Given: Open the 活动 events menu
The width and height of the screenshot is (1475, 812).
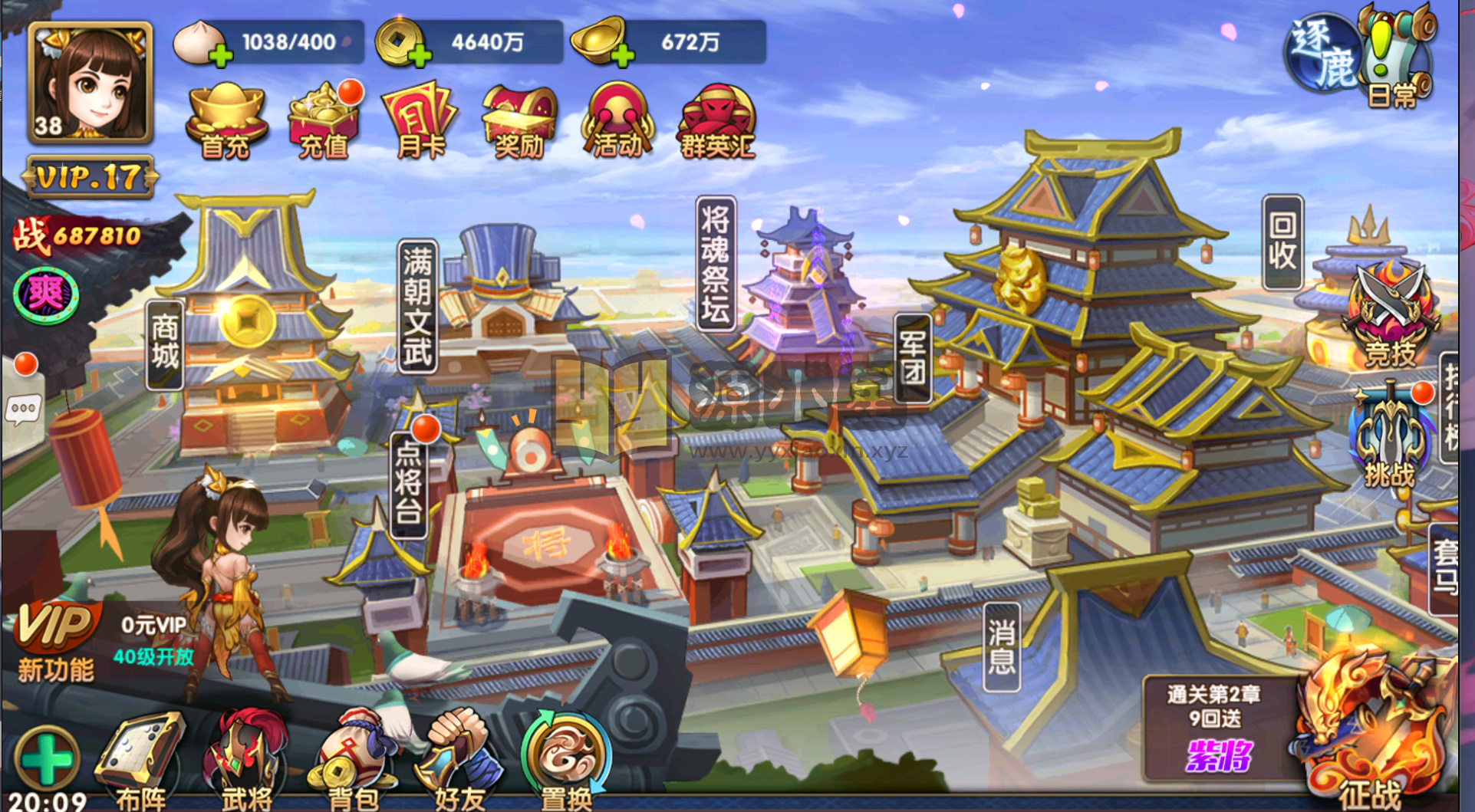Looking at the screenshot, I should [617, 121].
